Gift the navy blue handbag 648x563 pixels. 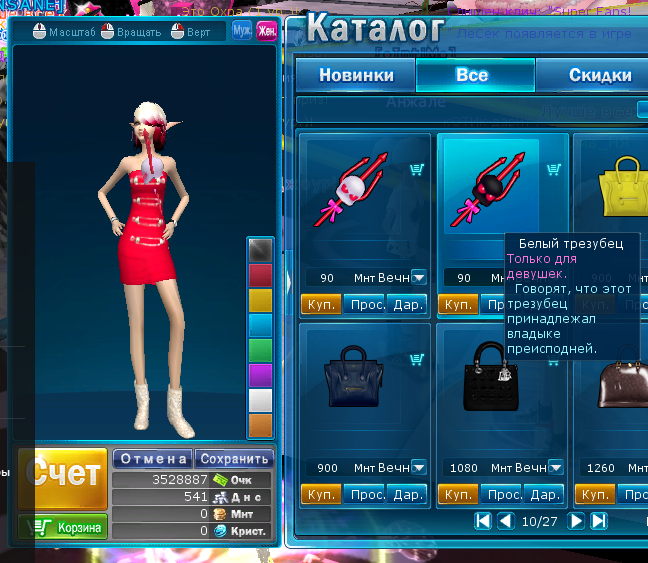tap(407, 494)
